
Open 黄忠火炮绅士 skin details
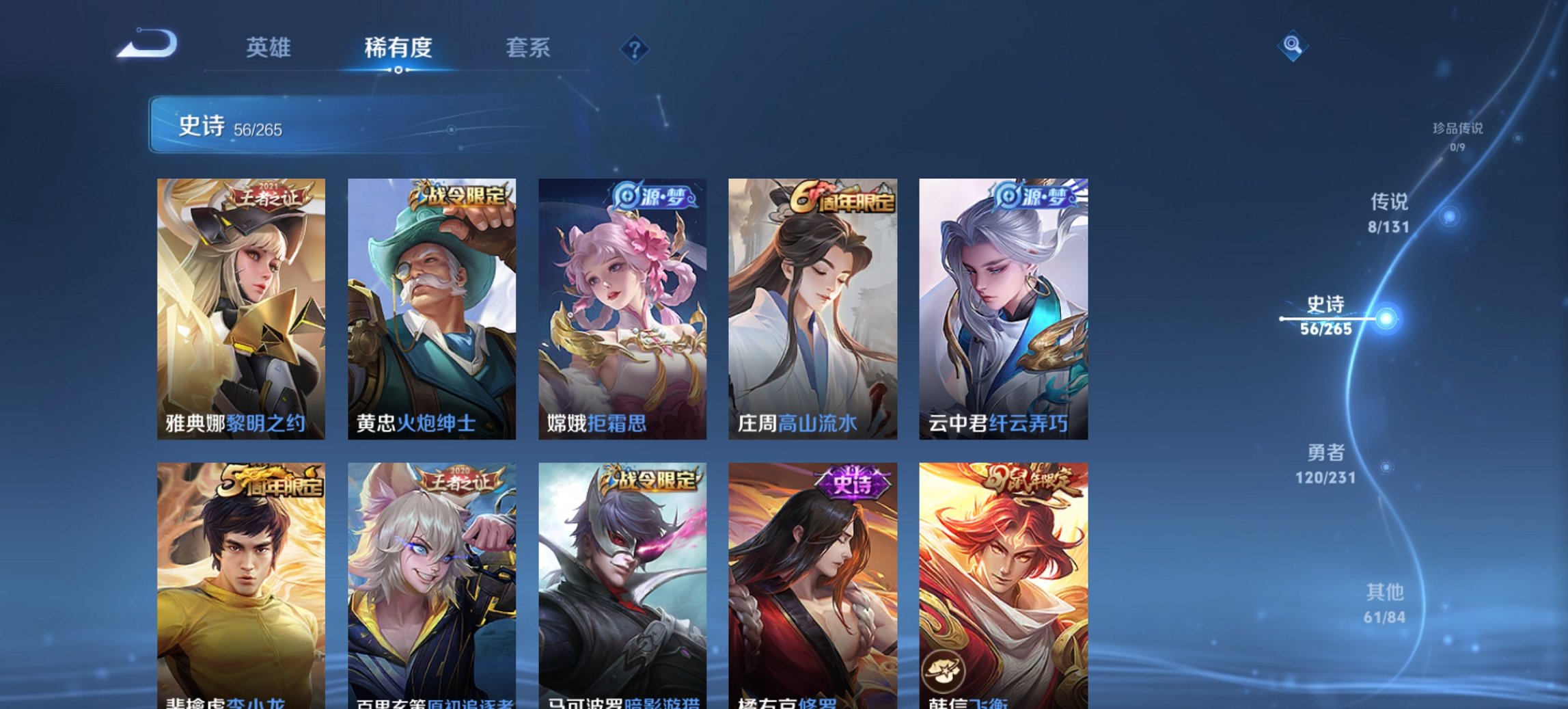tap(427, 308)
